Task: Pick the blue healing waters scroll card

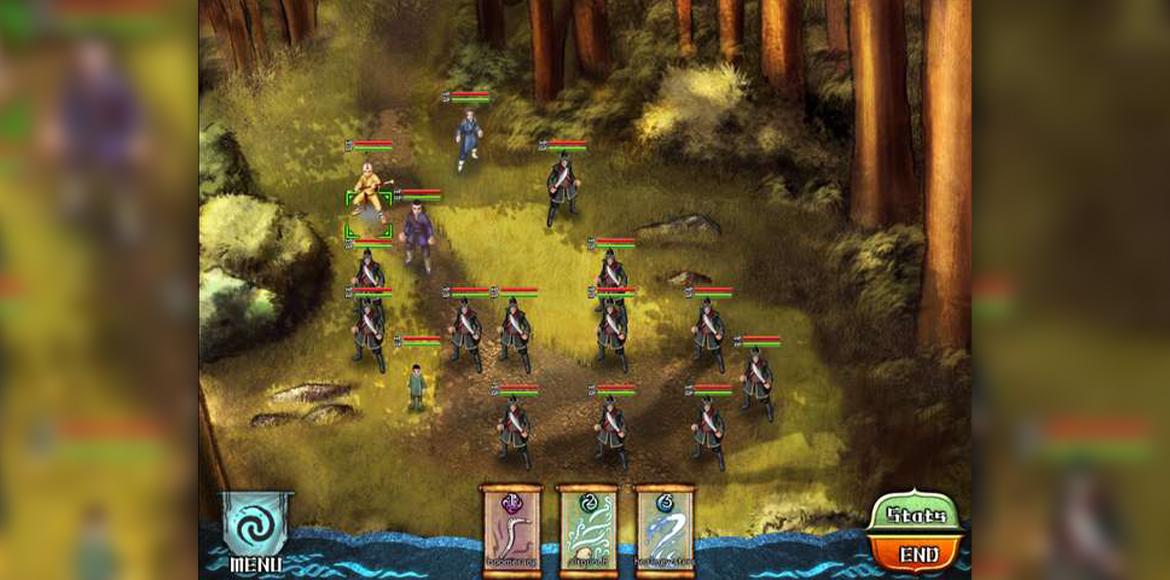Action: pos(664,530)
